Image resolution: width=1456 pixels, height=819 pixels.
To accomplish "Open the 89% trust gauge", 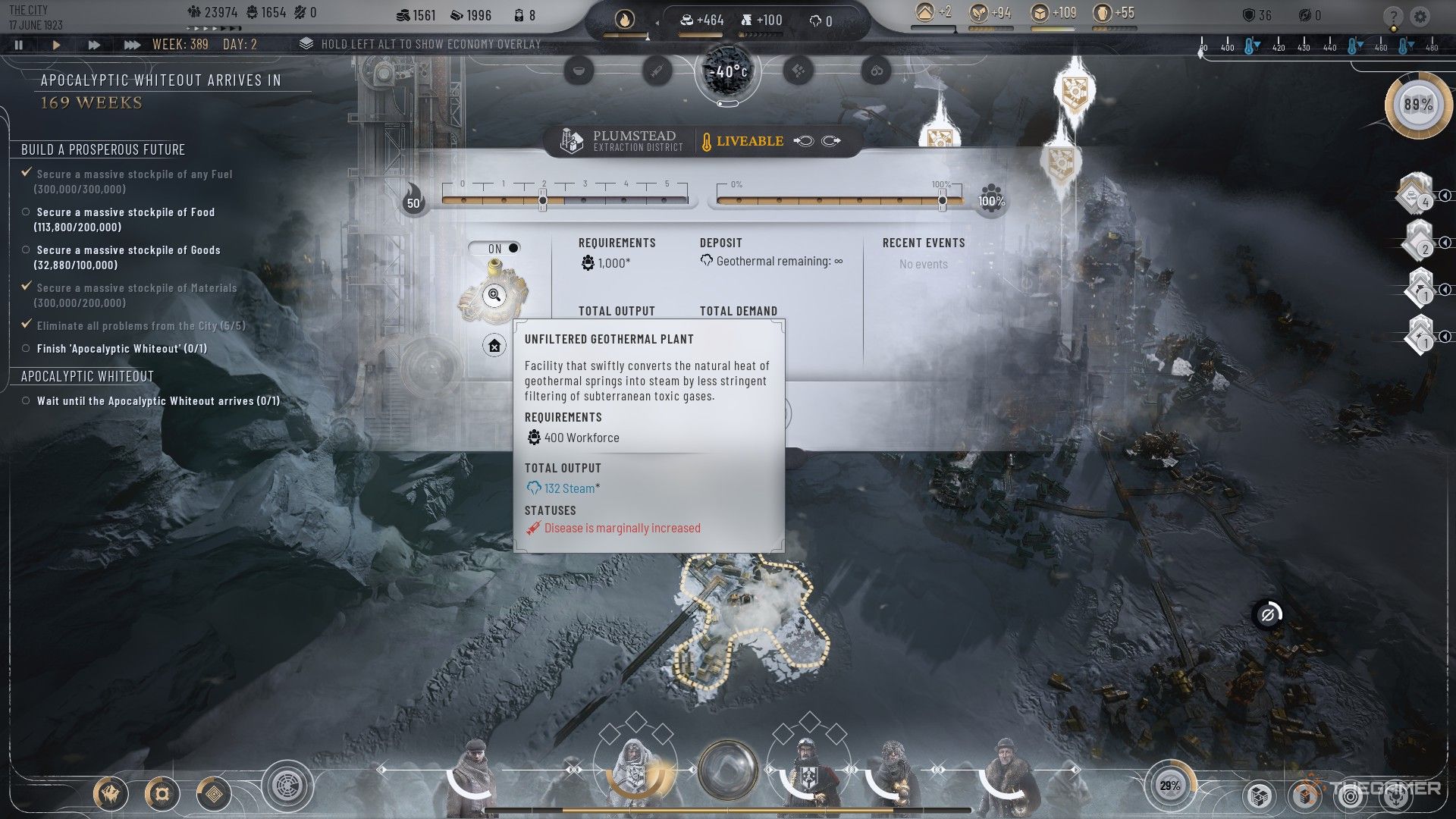I will [1417, 105].
